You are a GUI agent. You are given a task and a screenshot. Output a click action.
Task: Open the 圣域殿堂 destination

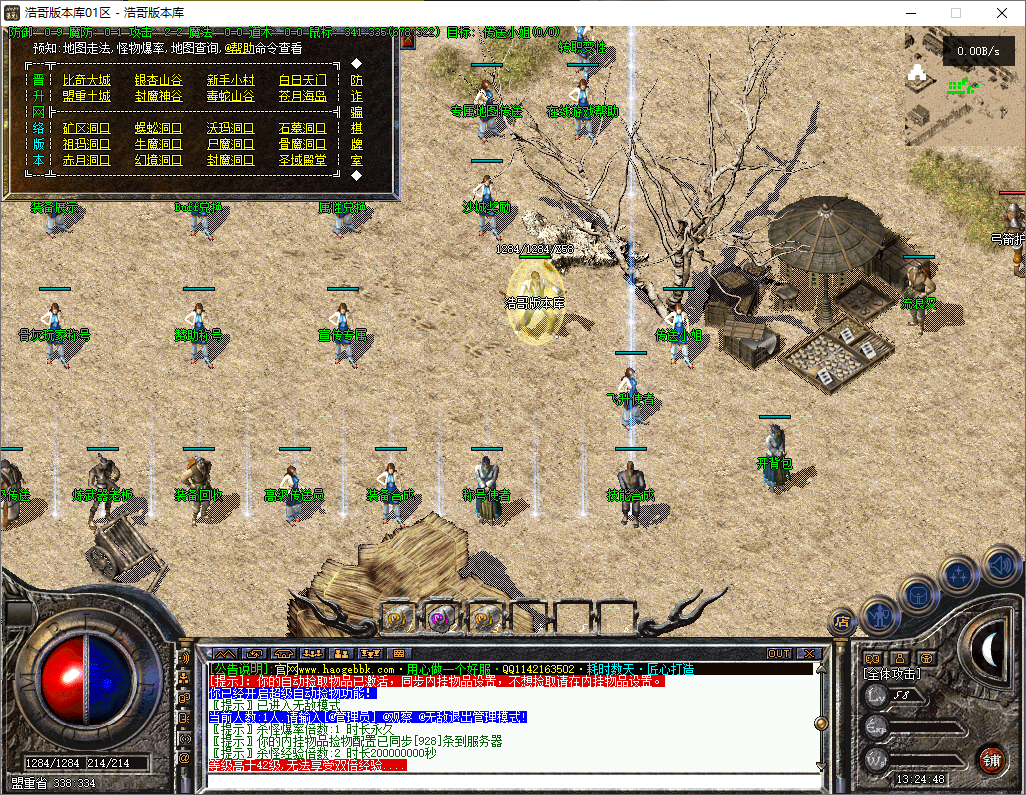[x=302, y=160]
